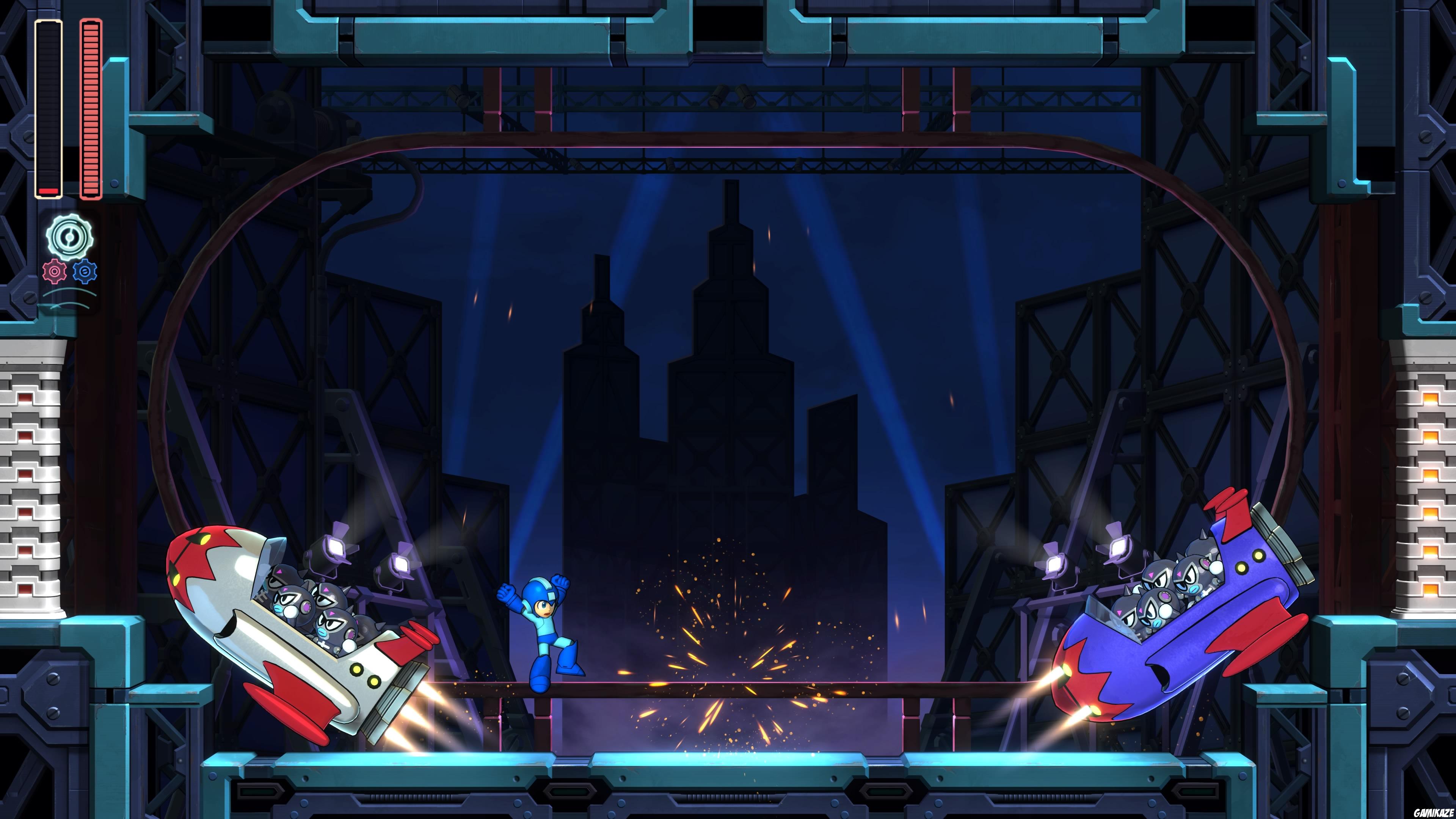Click Mega Man's character sprite

(544, 628)
